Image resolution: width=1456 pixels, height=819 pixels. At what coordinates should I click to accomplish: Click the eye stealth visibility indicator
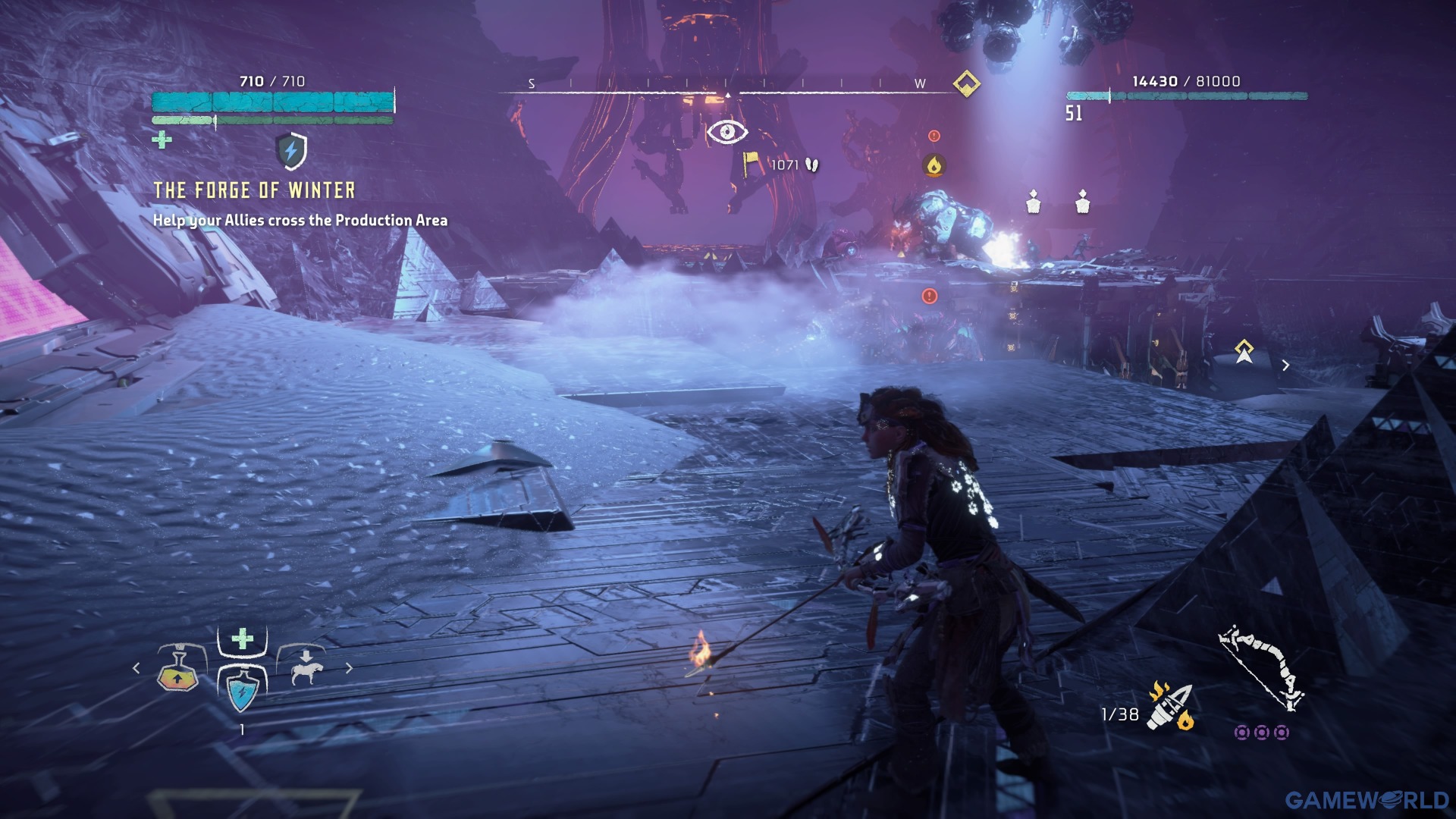pyautogui.click(x=727, y=132)
